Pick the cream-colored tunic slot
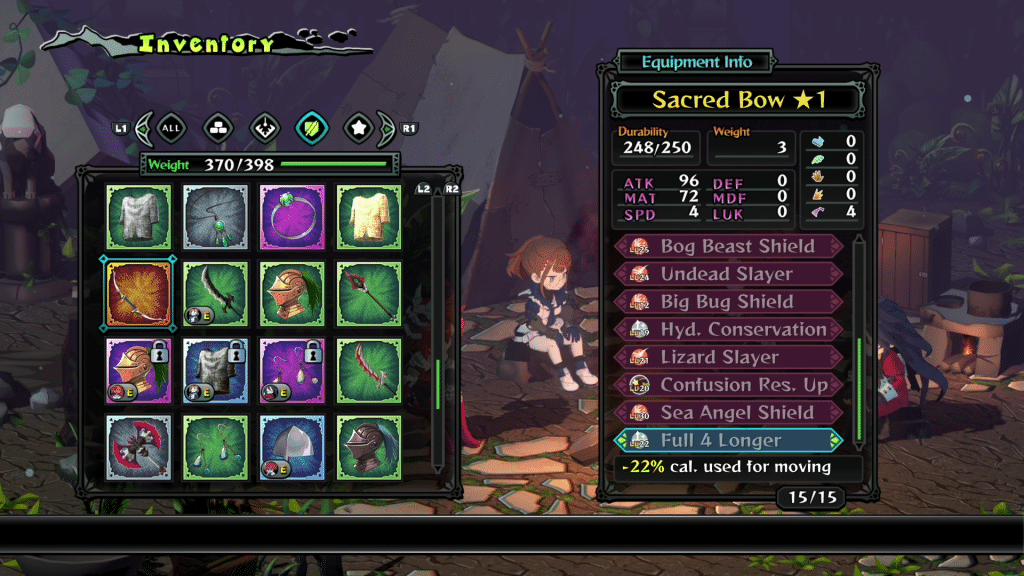Screen dimensions: 1024x576 tap(369, 216)
